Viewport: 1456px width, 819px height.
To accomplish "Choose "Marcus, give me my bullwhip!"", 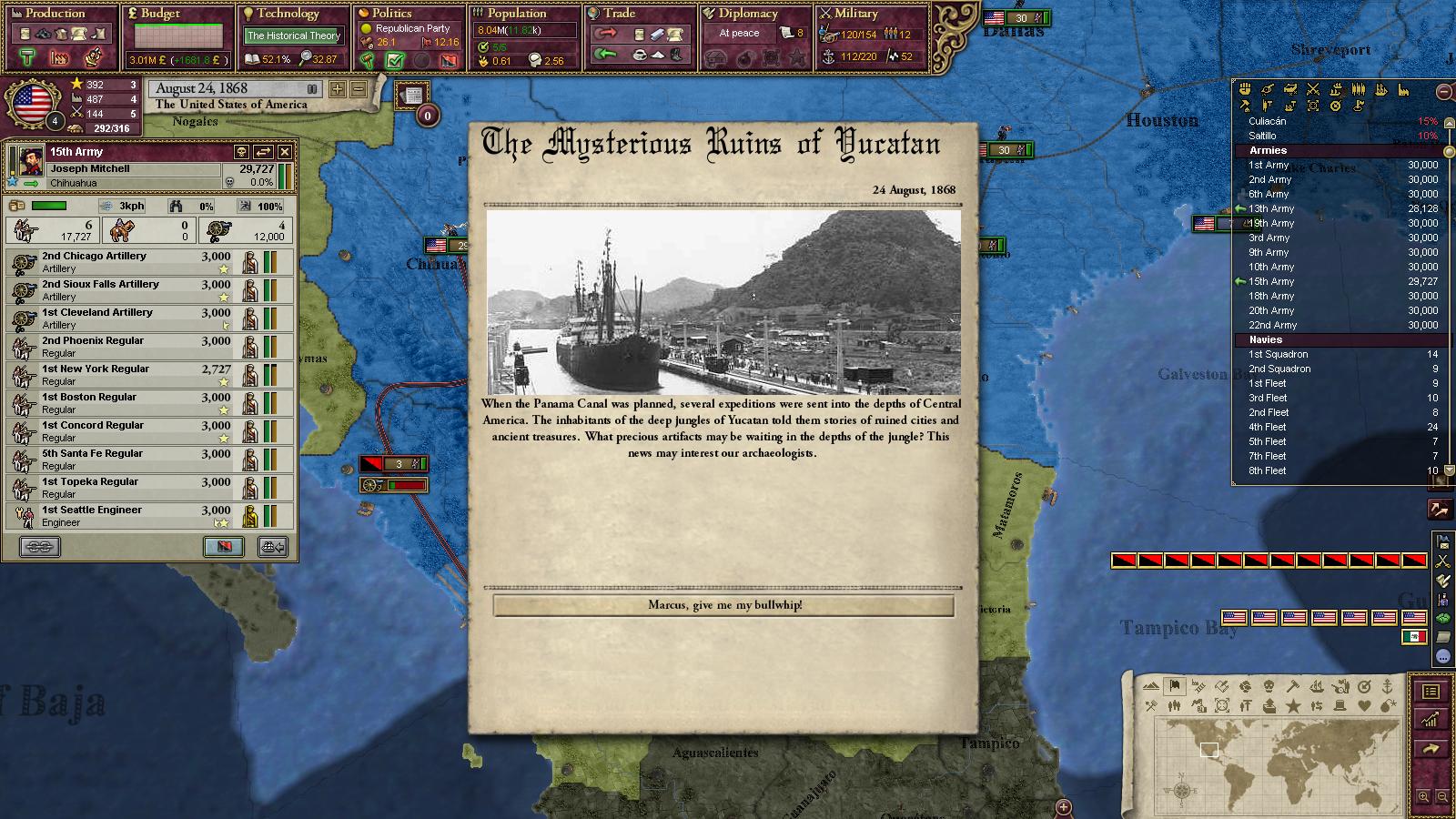I will 724,605.
